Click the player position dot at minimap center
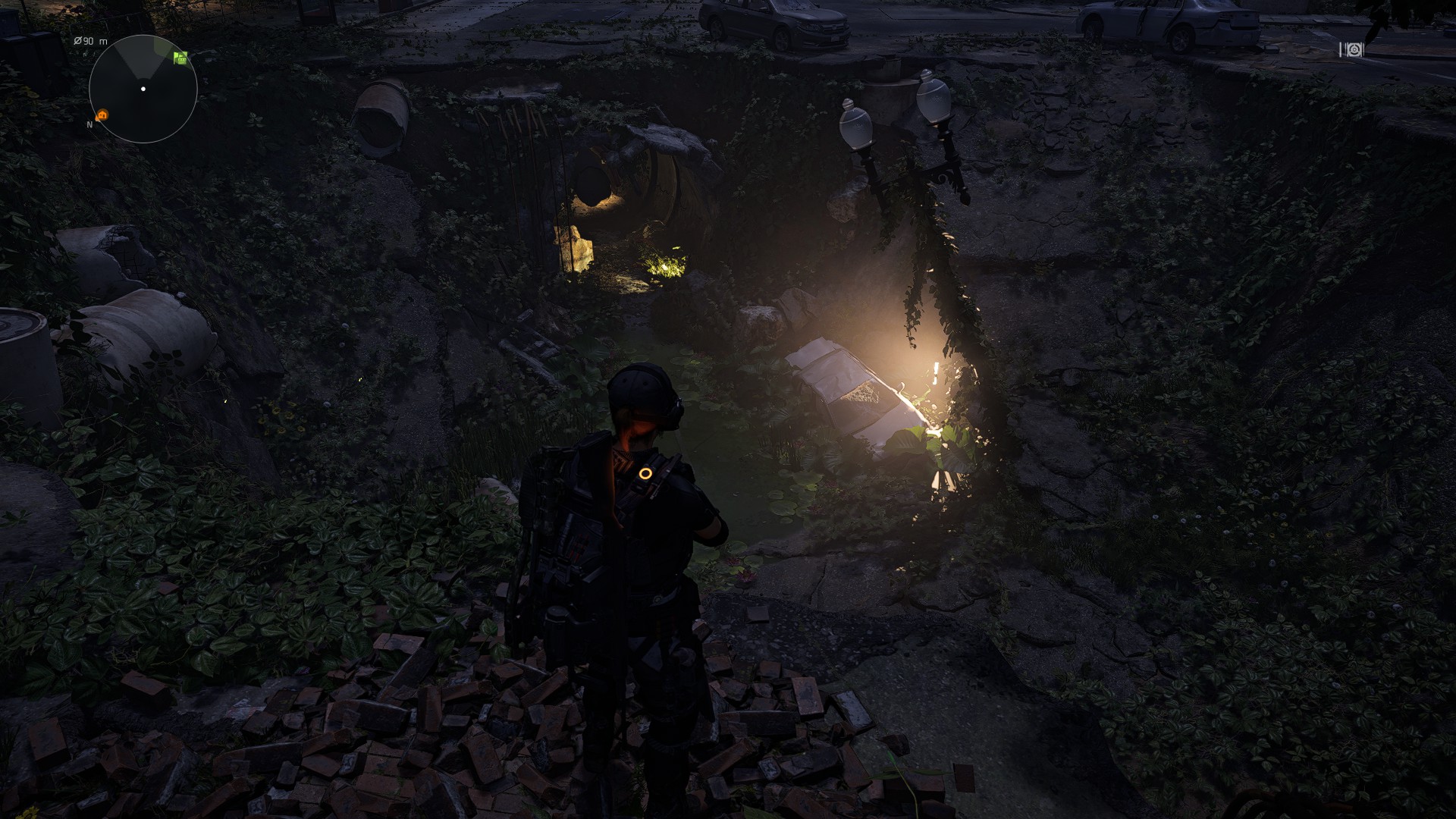The height and width of the screenshot is (819, 1456). tap(143, 89)
